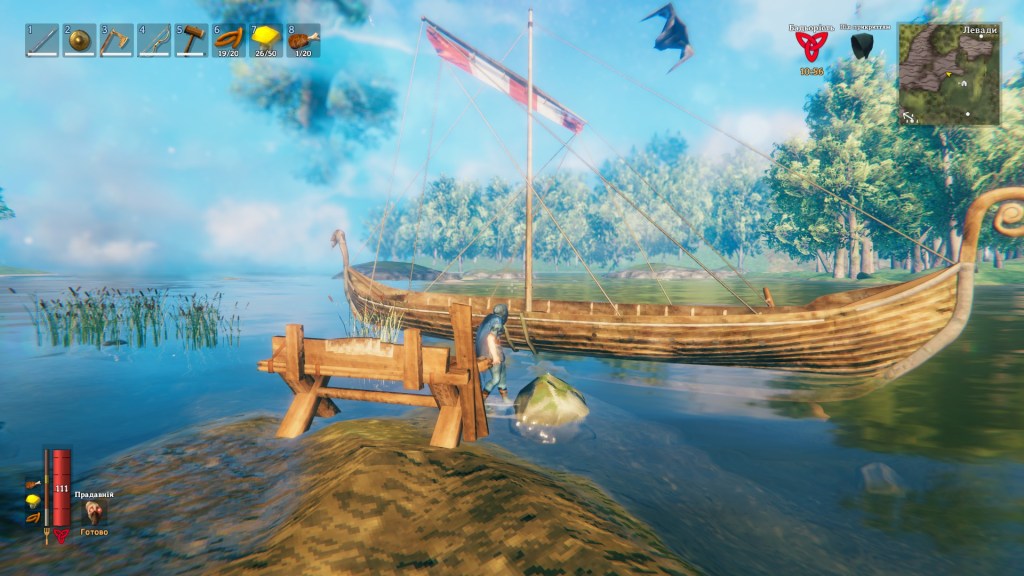
Task: Choose the axe in hotbar slot 3
Action: tap(116, 40)
